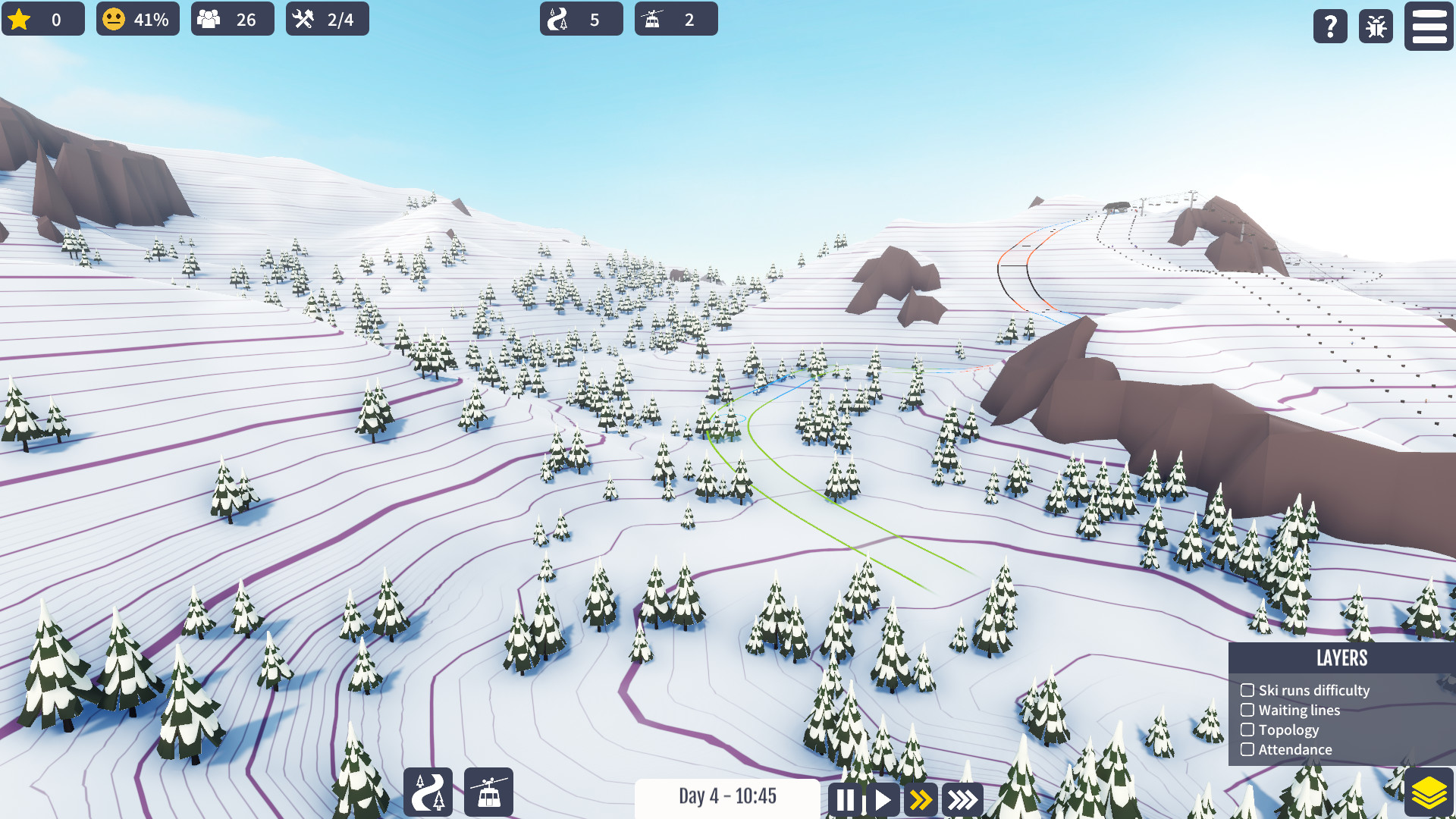Screen dimensions: 1456x819
Task: Open the Layers panel icon bottom right
Action: 1428,791
